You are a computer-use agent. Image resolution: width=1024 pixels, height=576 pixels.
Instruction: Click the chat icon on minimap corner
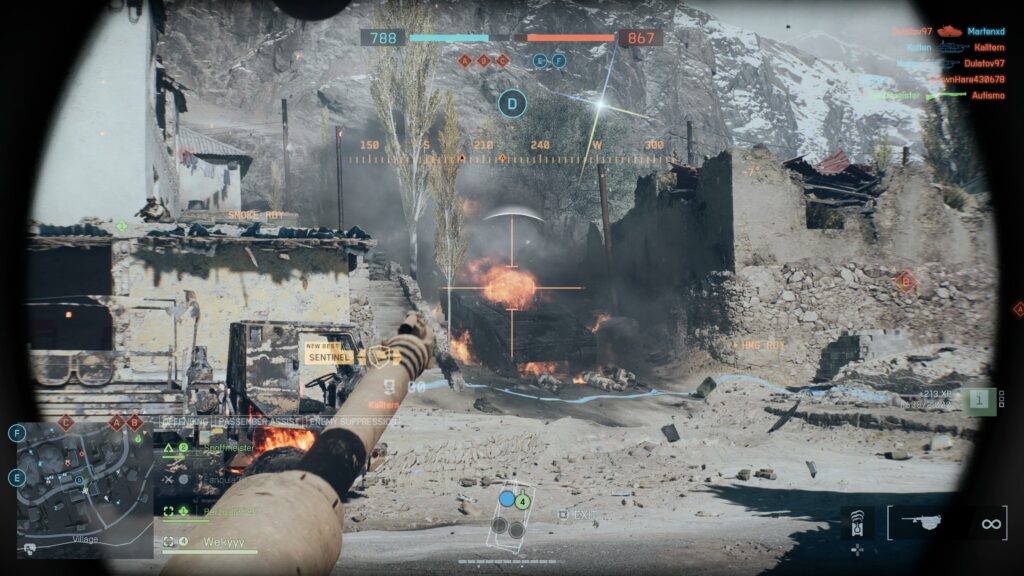[31, 547]
